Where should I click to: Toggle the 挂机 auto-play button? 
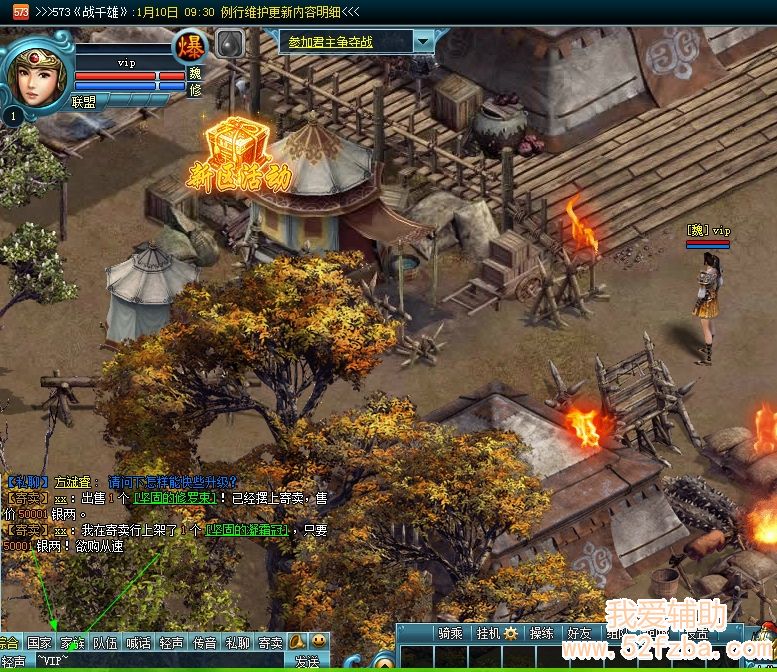(496, 633)
